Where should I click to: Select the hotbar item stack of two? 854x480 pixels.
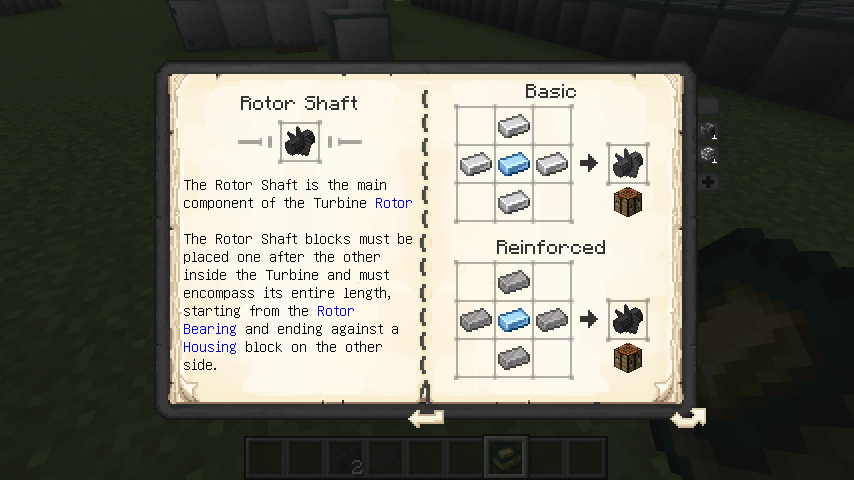click(346, 458)
